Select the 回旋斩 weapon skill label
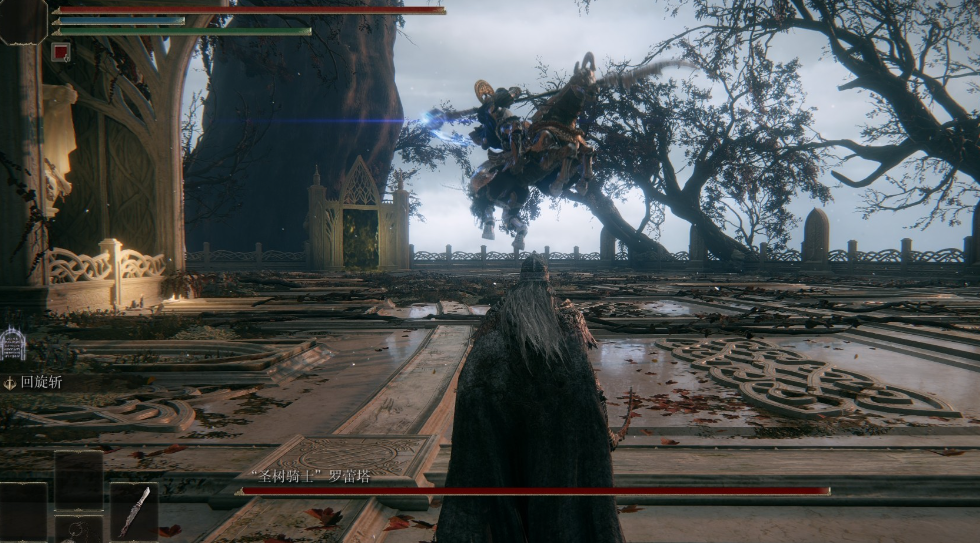980x543 pixels. coord(42,382)
